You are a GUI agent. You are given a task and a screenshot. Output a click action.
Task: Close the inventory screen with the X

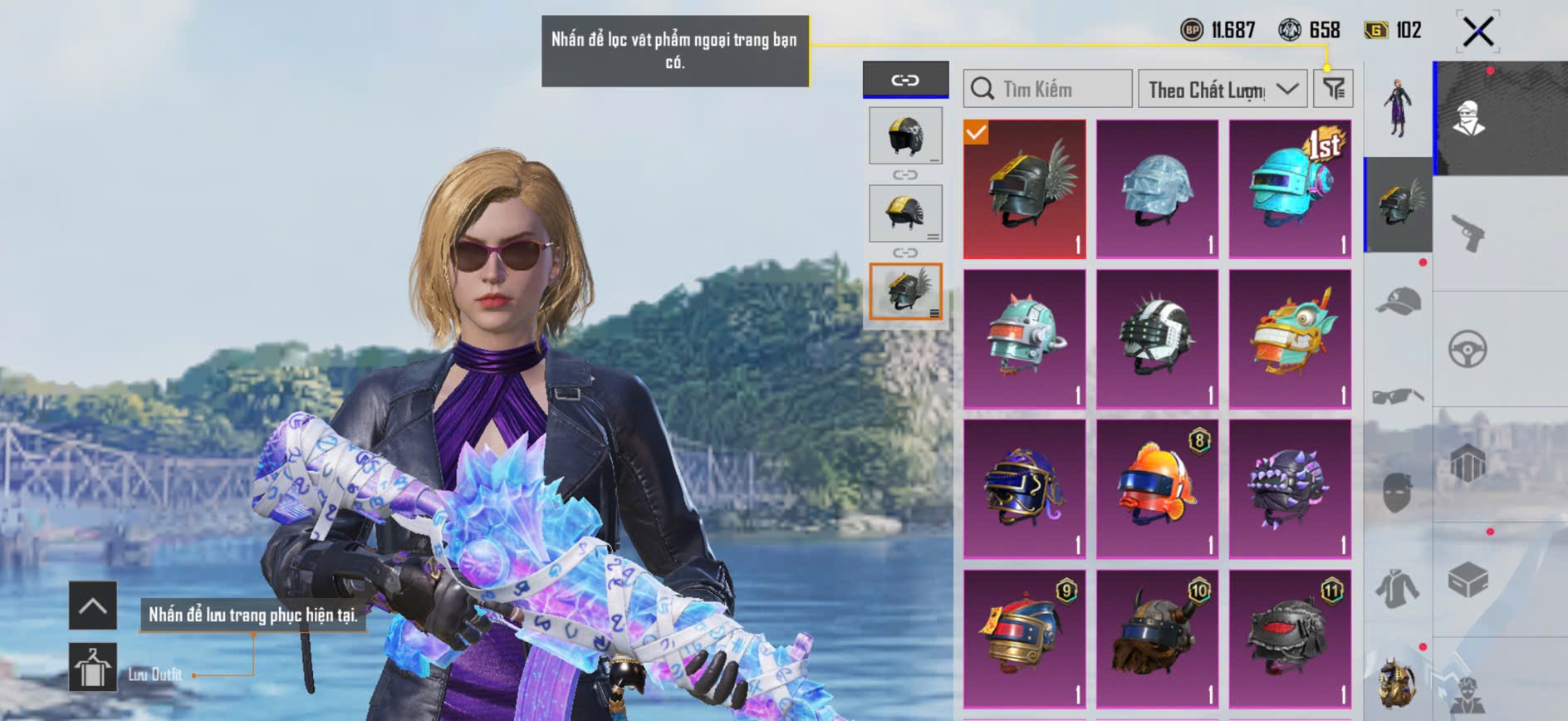coord(1477,32)
